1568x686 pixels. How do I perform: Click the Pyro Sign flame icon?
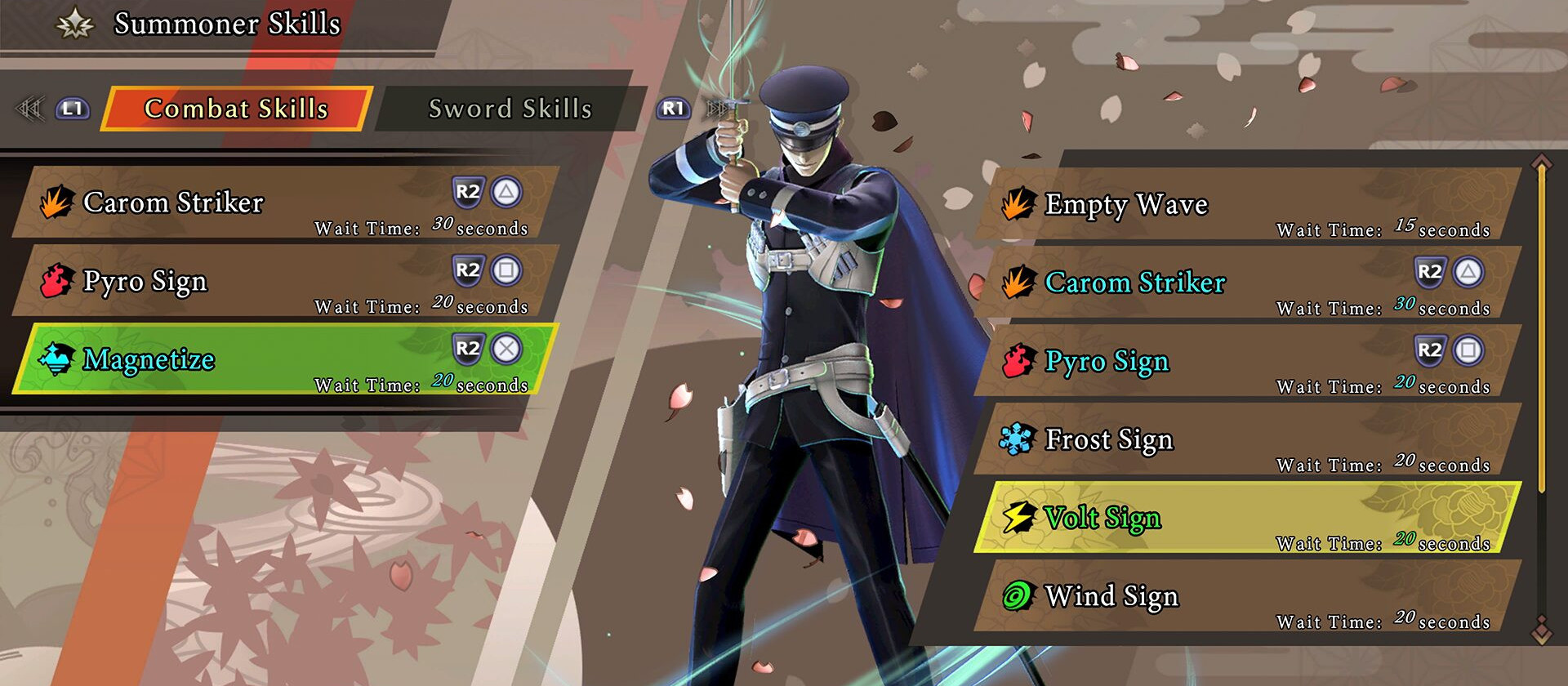(55, 279)
